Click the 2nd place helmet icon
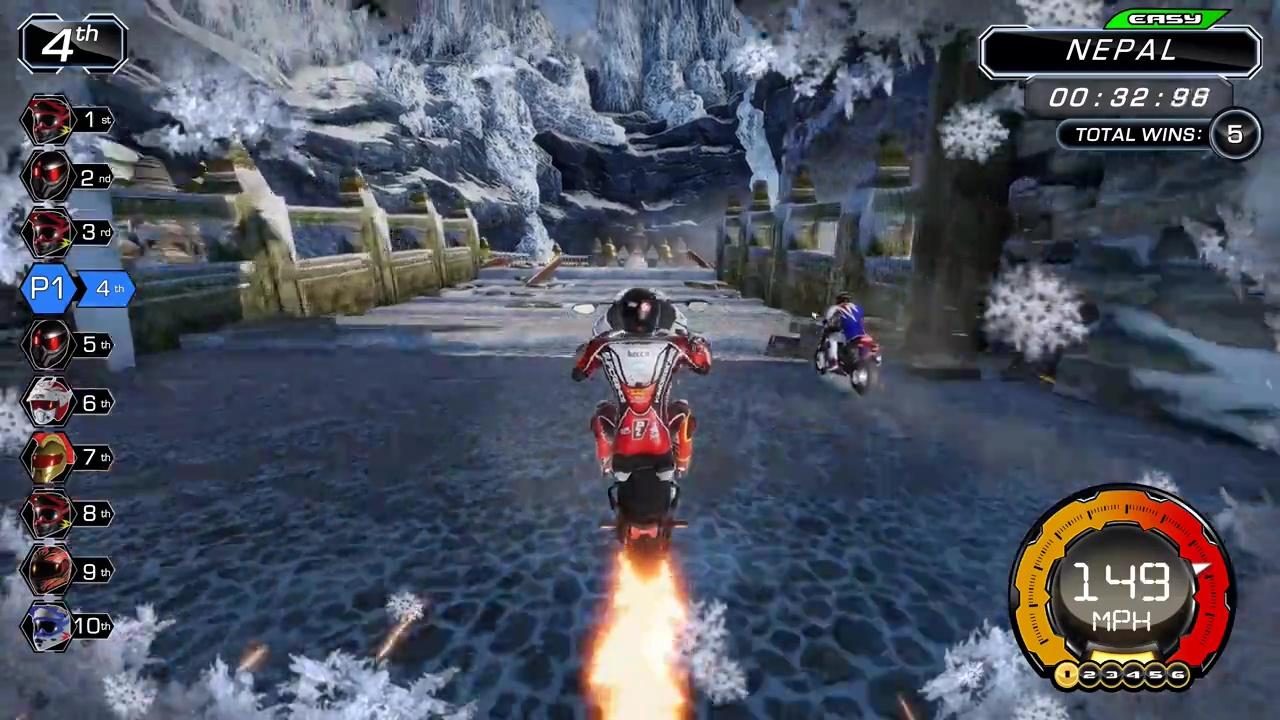Viewport: 1280px width, 720px height. click(47, 177)
